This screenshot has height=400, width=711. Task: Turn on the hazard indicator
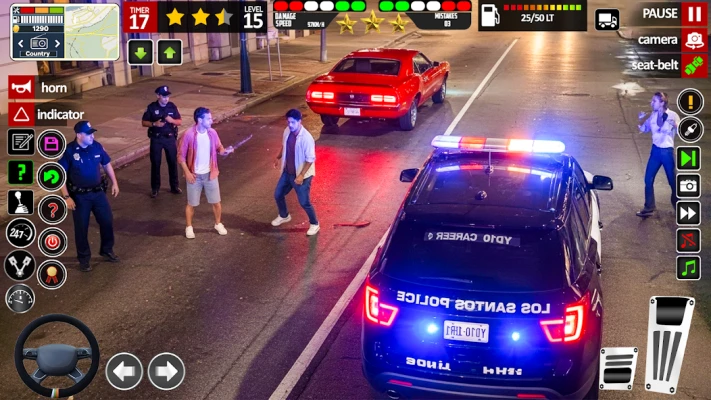pyautogui.click(x=20, y=114)
